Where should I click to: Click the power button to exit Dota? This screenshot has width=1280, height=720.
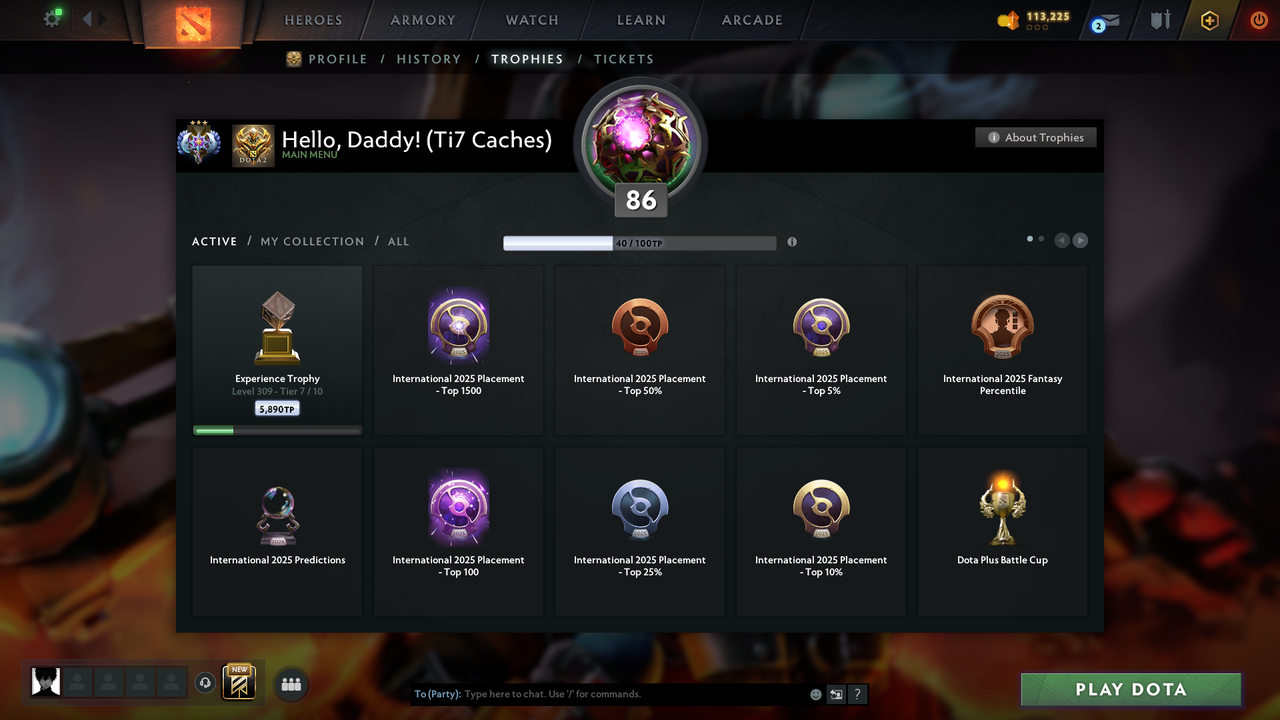coord(1258,19)
